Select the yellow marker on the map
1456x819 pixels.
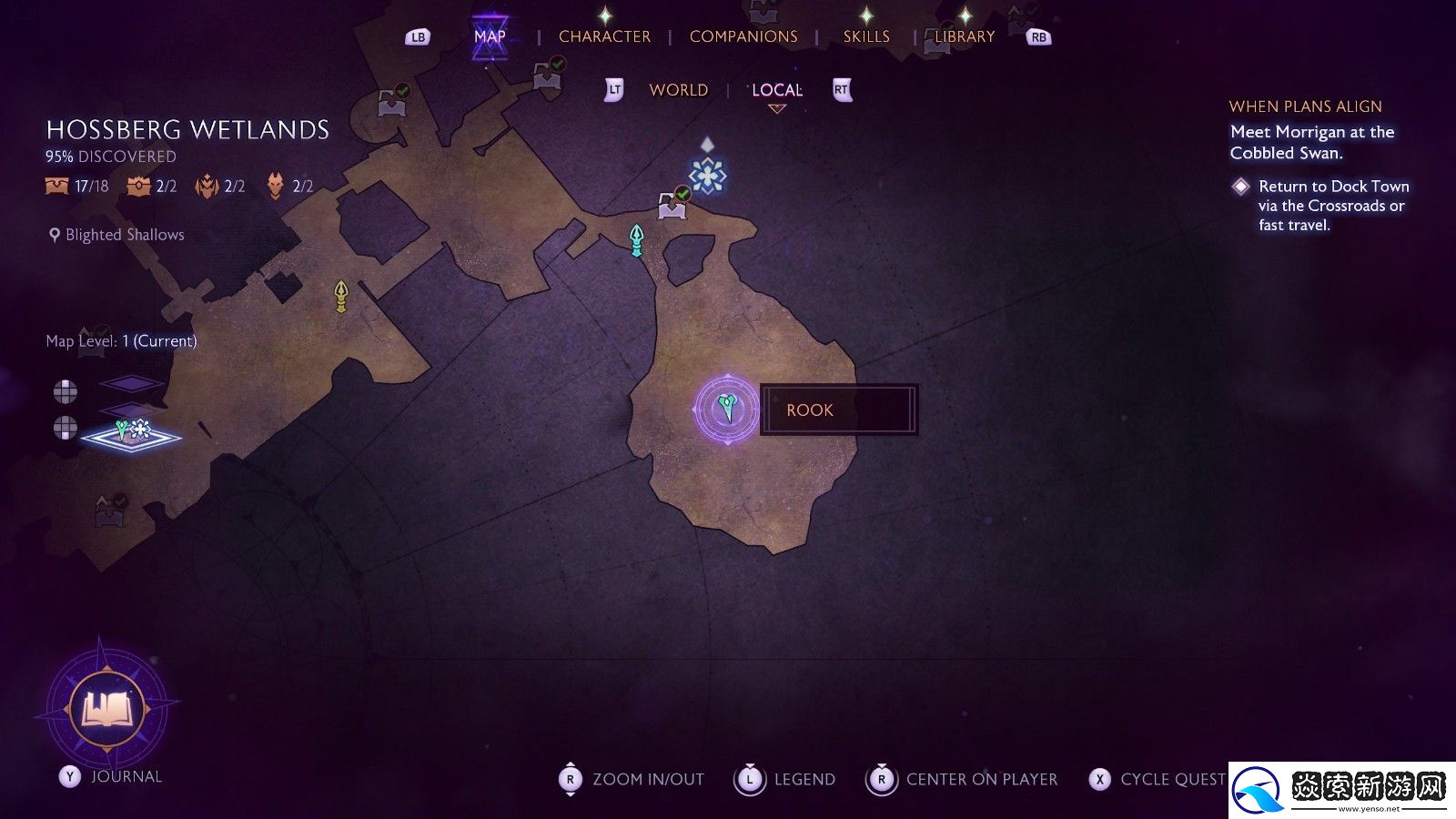[x=341, y=296]
